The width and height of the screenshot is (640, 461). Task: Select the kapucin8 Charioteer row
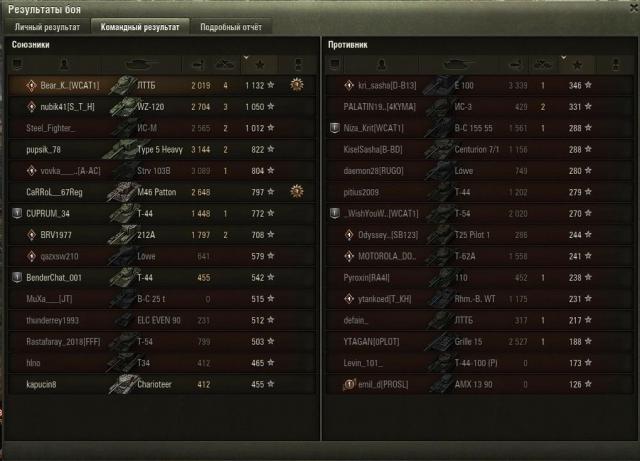tap(160, 384)
